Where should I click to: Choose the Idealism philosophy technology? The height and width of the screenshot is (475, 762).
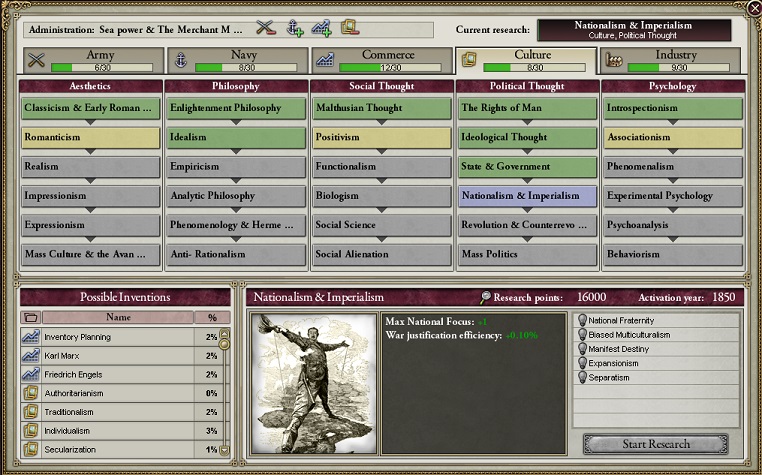click(x=236, y=137)
